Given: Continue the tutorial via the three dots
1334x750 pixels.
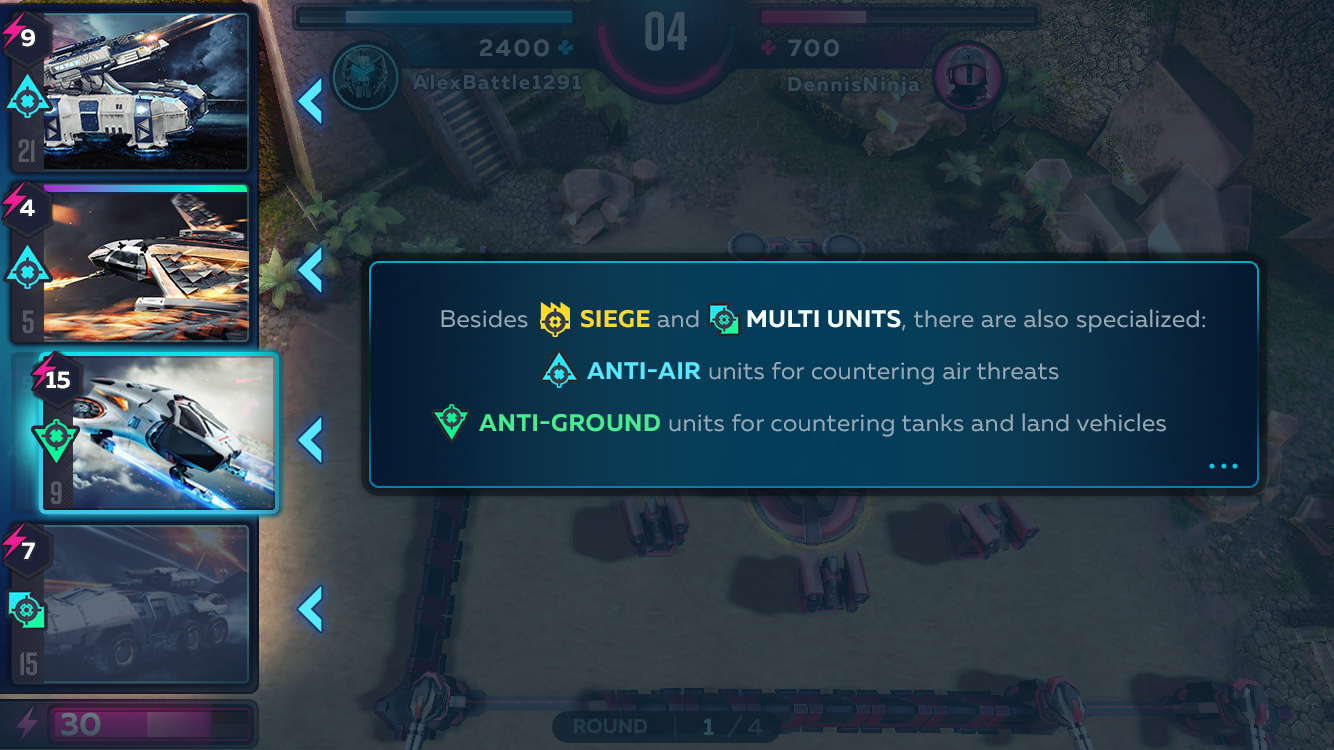Looking at the screenshot, I should pyautogui.click(x=1222, y=466).
